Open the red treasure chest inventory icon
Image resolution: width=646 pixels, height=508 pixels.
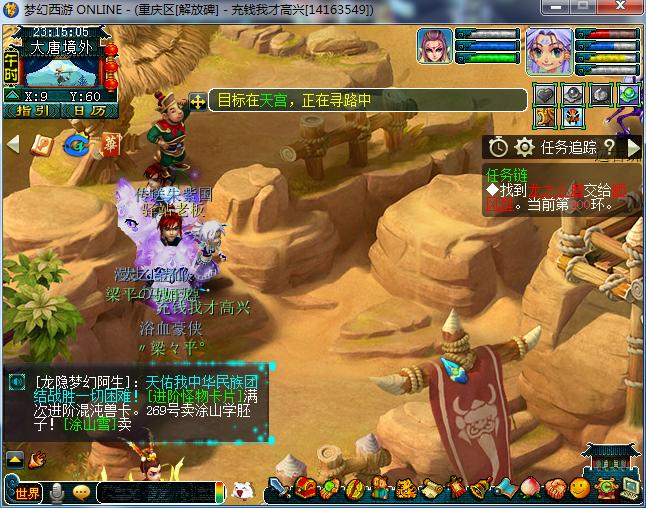click(x=305, y=489)
